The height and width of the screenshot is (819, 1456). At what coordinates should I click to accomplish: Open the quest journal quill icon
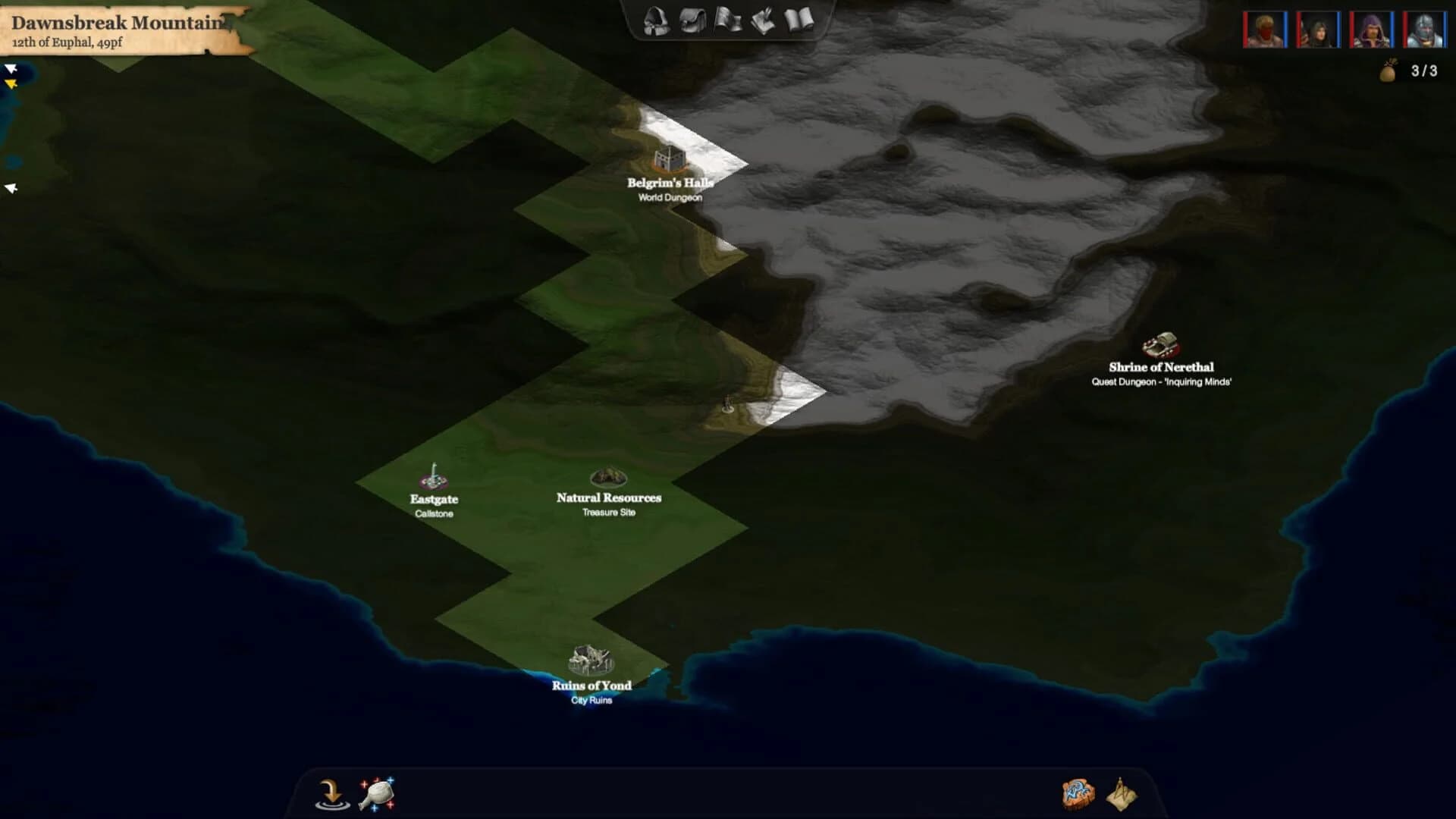tap(764, 21)
